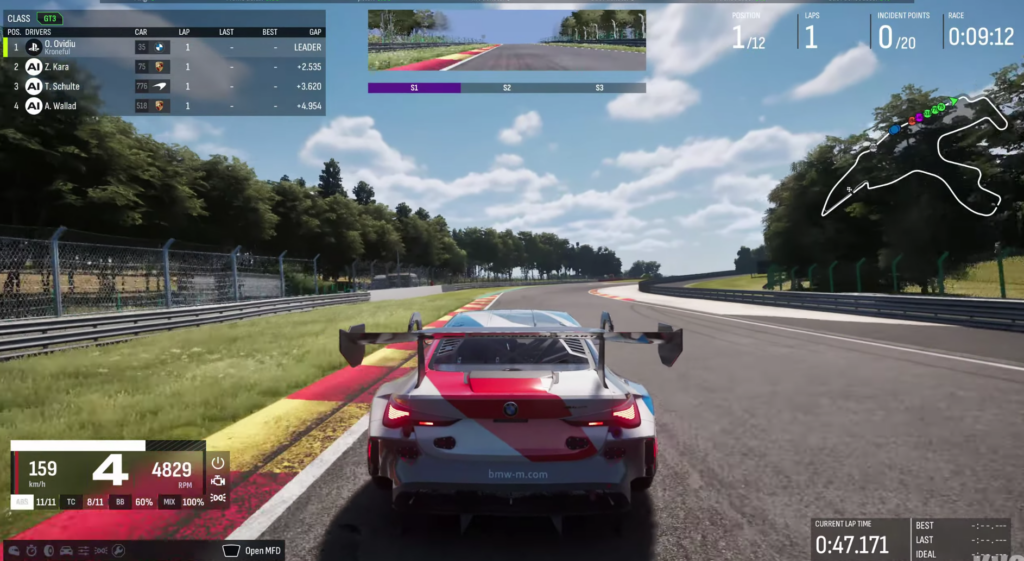Viewport: 1024px width, 561px height.
Task: Toggle the headlights icon beside the RPM
Action: (218, 497)
